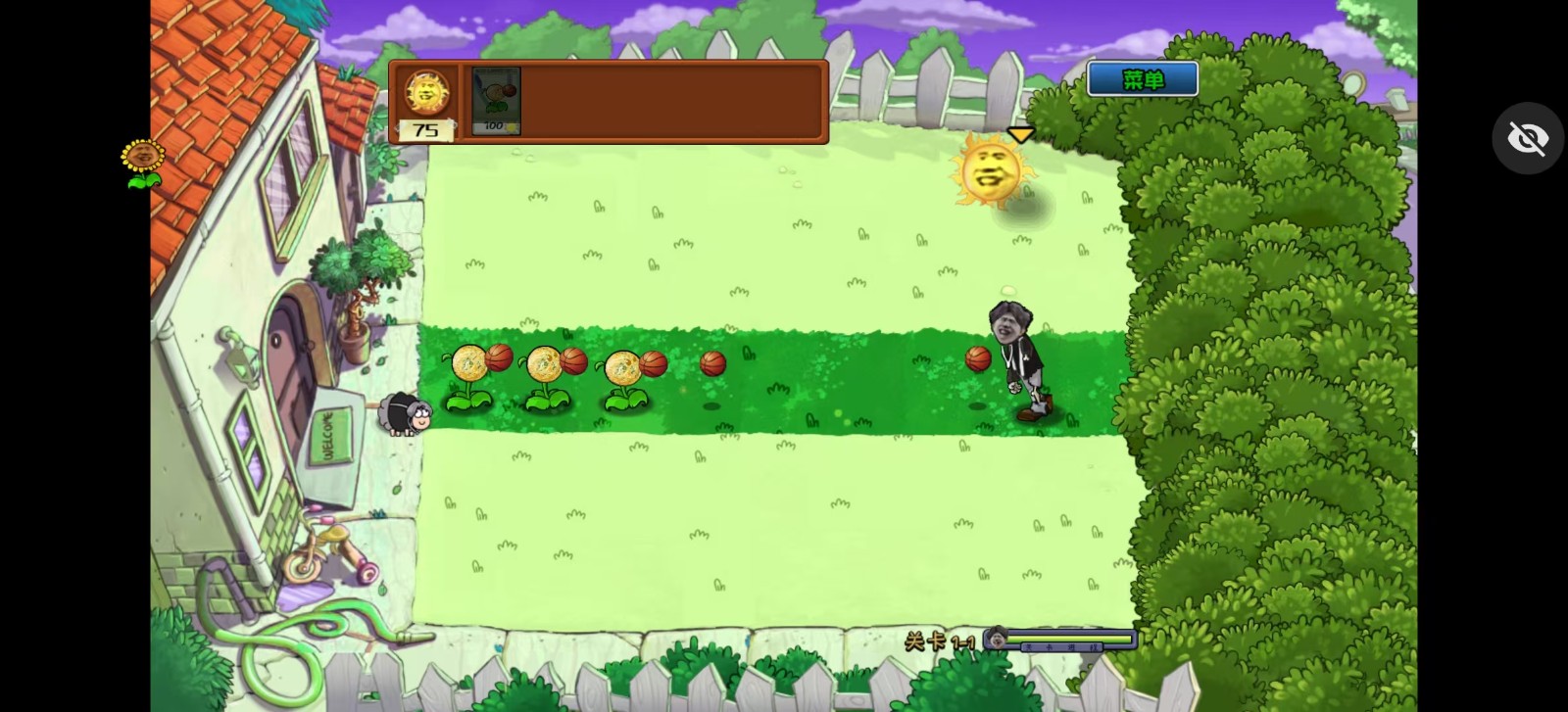Collect the falling sun on the lawn
Viewport: 1568px width, 712px height.
pyautogui.click(x=993, y=174)
